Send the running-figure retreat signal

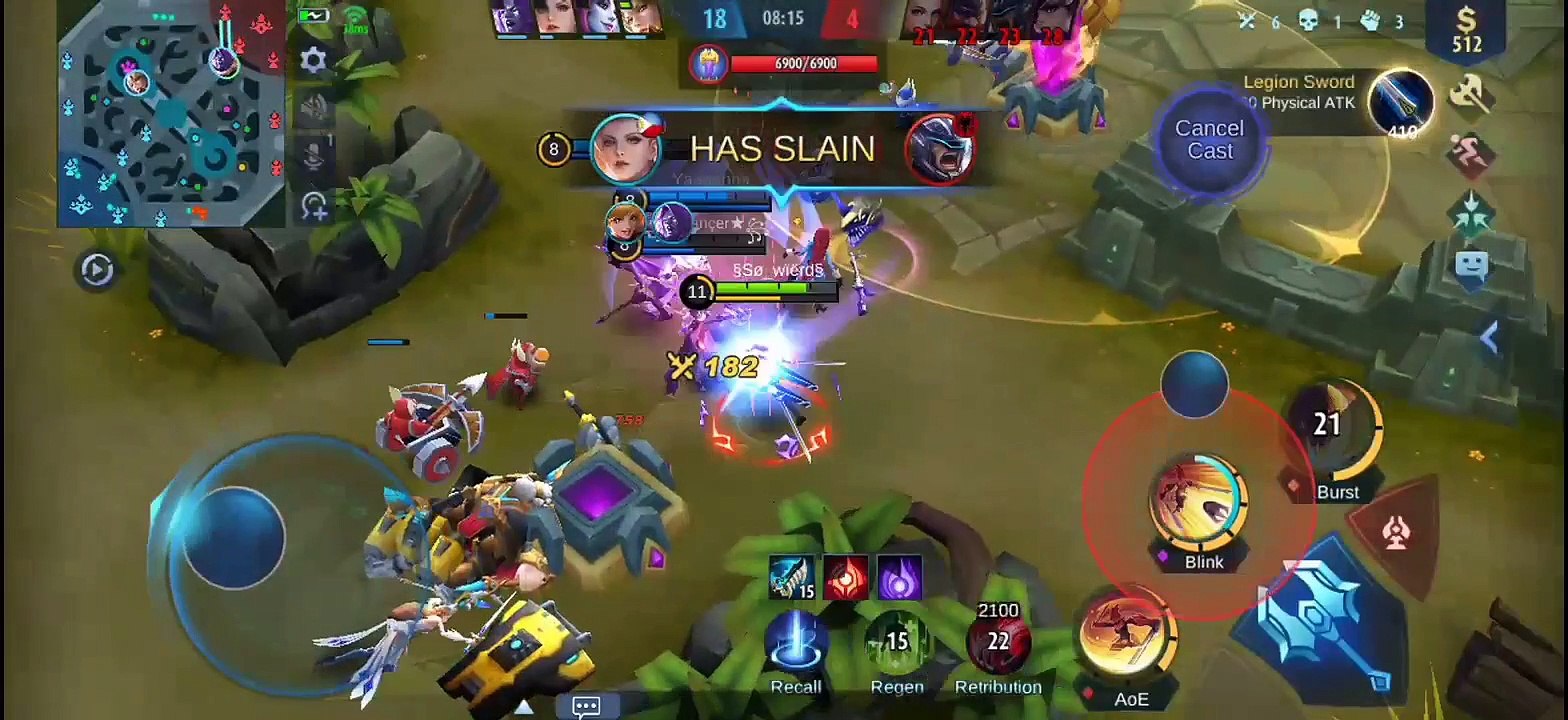tap(1471, 153)
